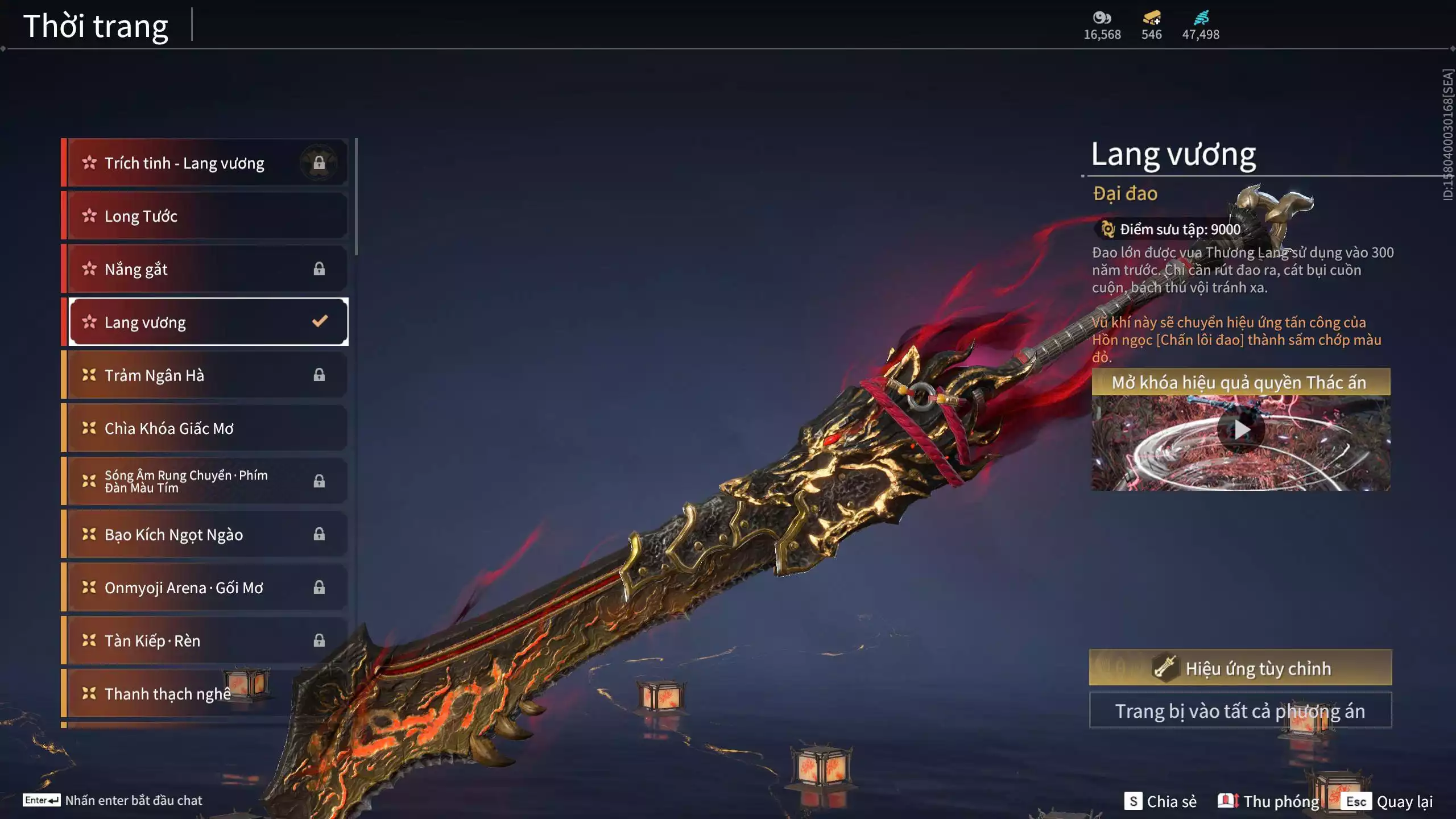
Task: Play the Thác ấn effect preview video
Action: coord(1242,431)
